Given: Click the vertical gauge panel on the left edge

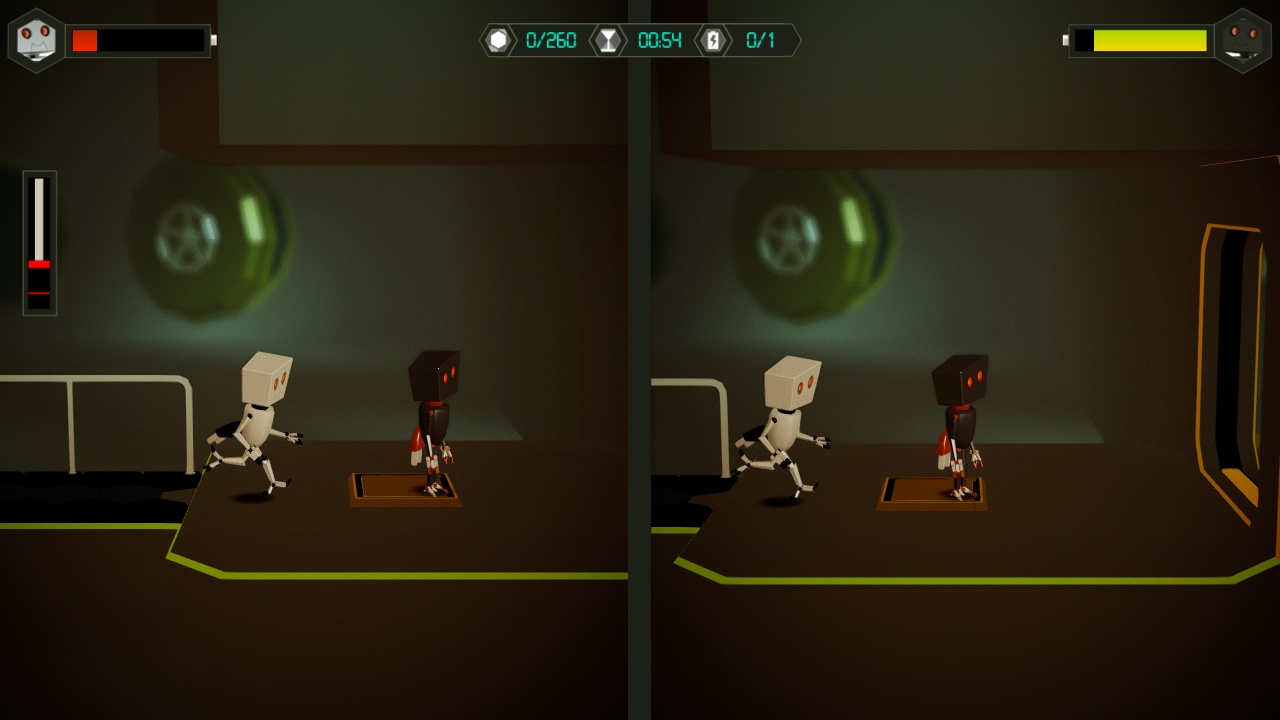Looking at the screenshot, I should 39,240.
